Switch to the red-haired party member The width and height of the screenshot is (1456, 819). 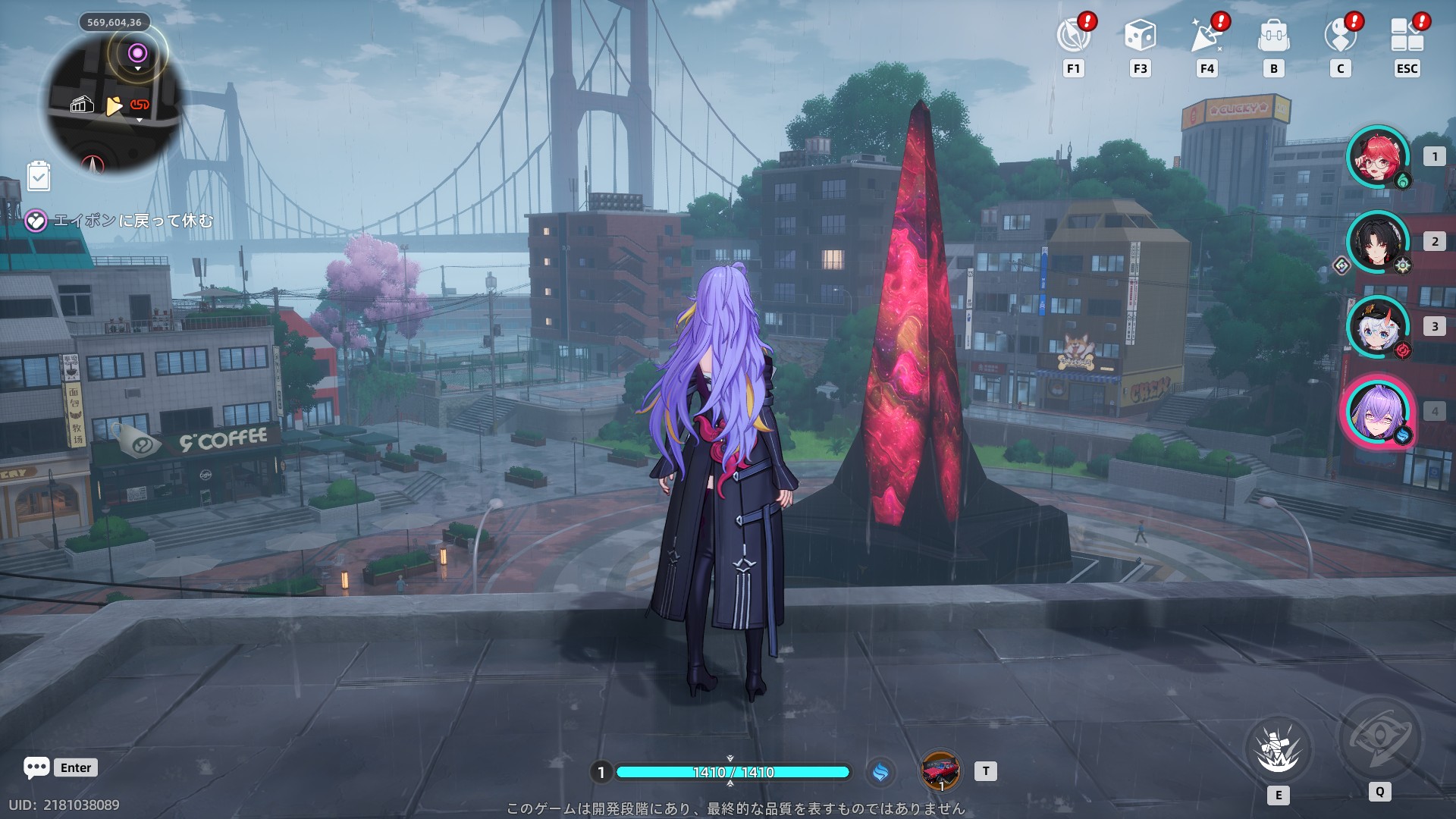pyautogui.click(x=1377, y=157)
